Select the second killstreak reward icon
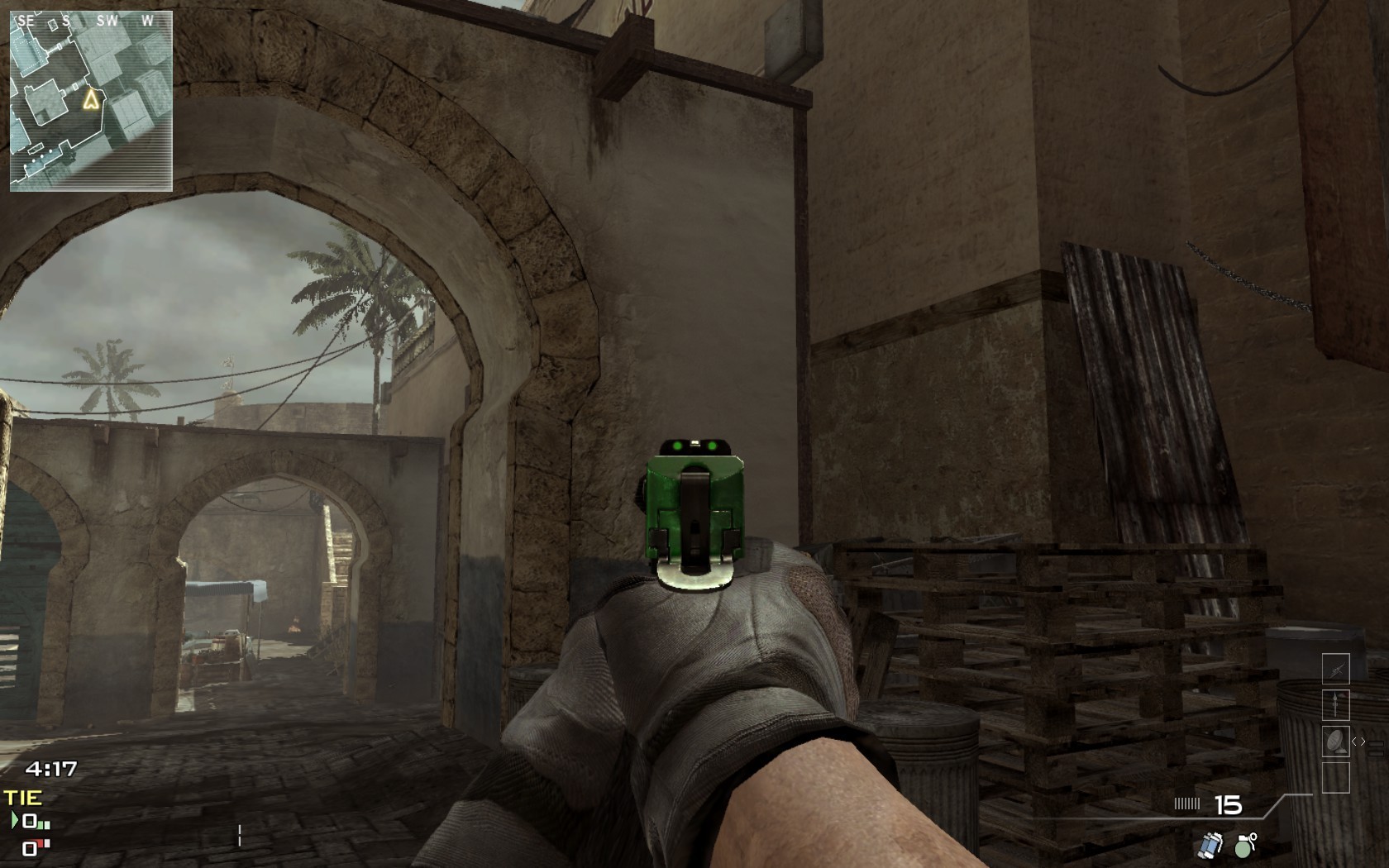Image resolution: width=1389 pixels, height=868 pixels. click(x=1336, y=705)
